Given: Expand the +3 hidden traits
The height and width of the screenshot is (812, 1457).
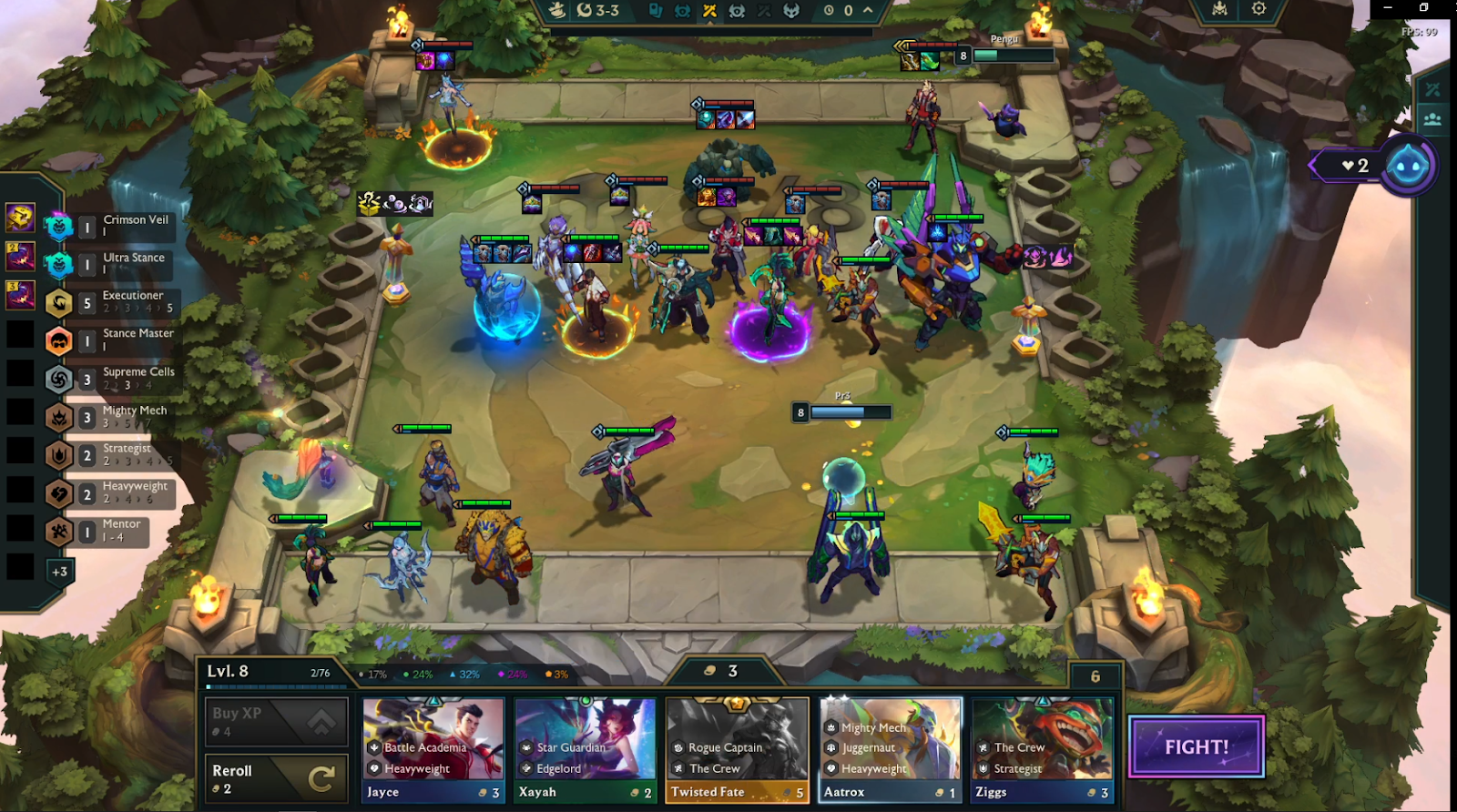Looking at the screenshot, I should click(59, 572).
